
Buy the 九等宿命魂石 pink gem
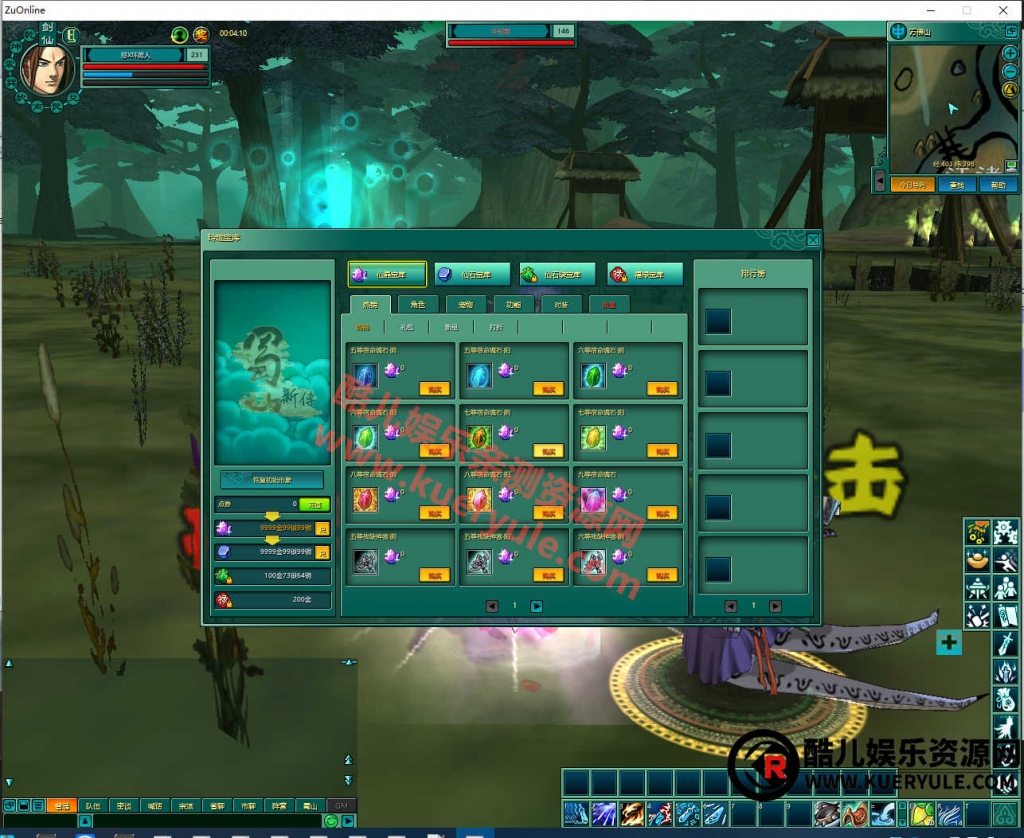pyautogui.click(x=662, y=513)
